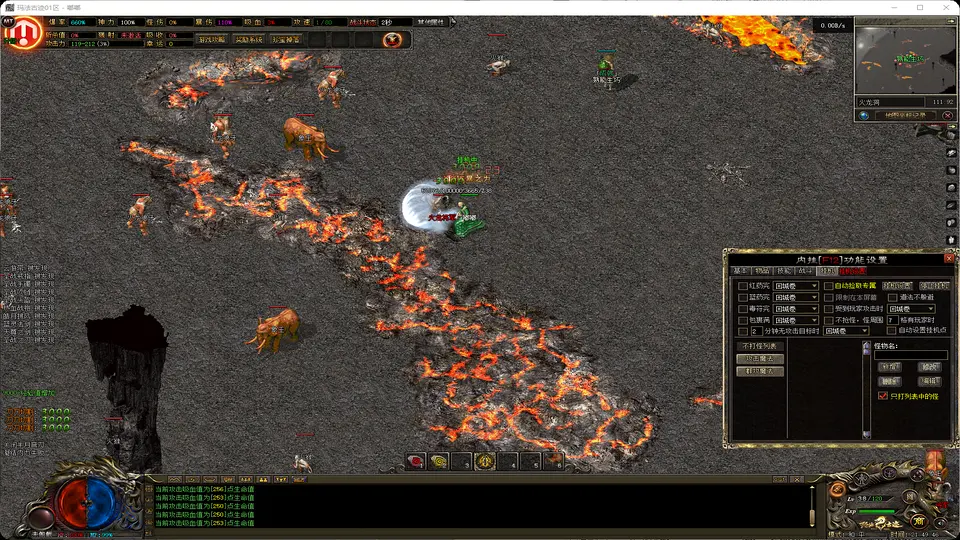Screen dimensions: 960x540
Task: Click the 不打怪列表 button
Action: 759,345
